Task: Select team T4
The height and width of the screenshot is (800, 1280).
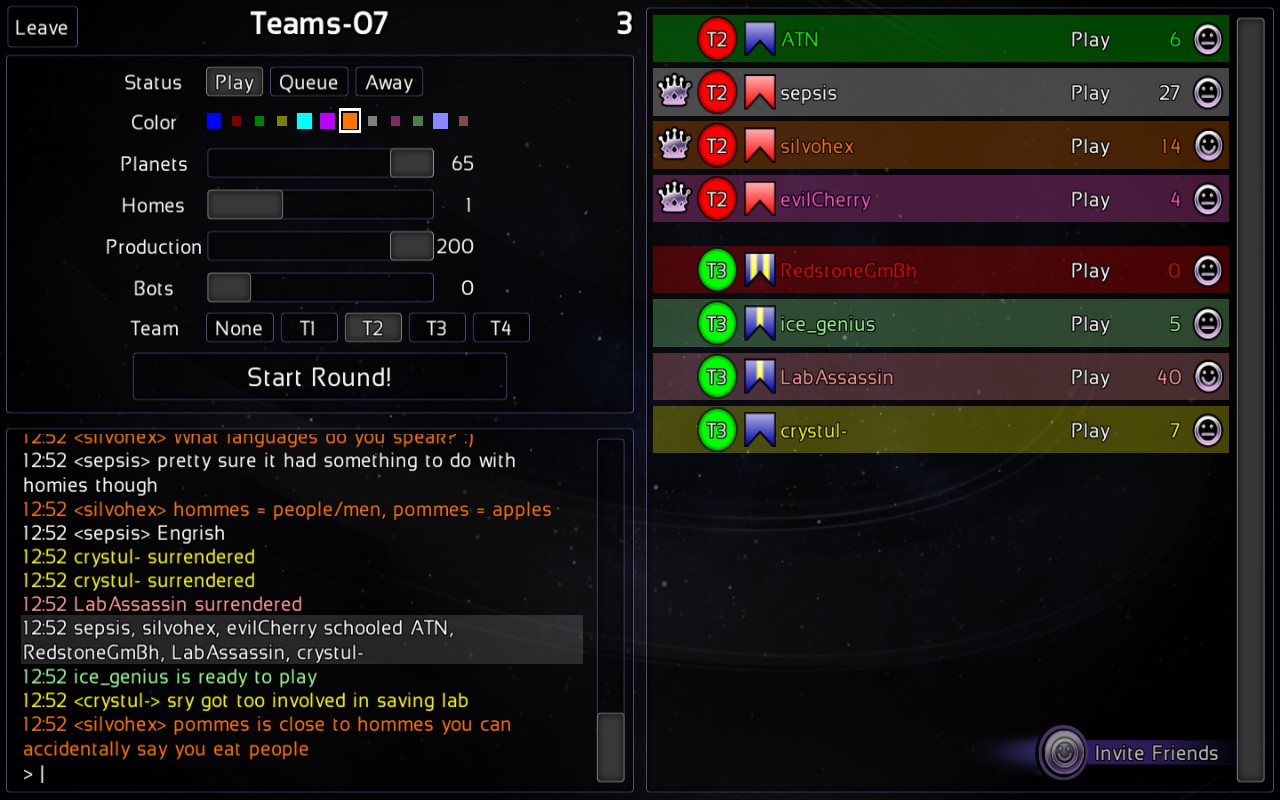Action: pos(500,328)
